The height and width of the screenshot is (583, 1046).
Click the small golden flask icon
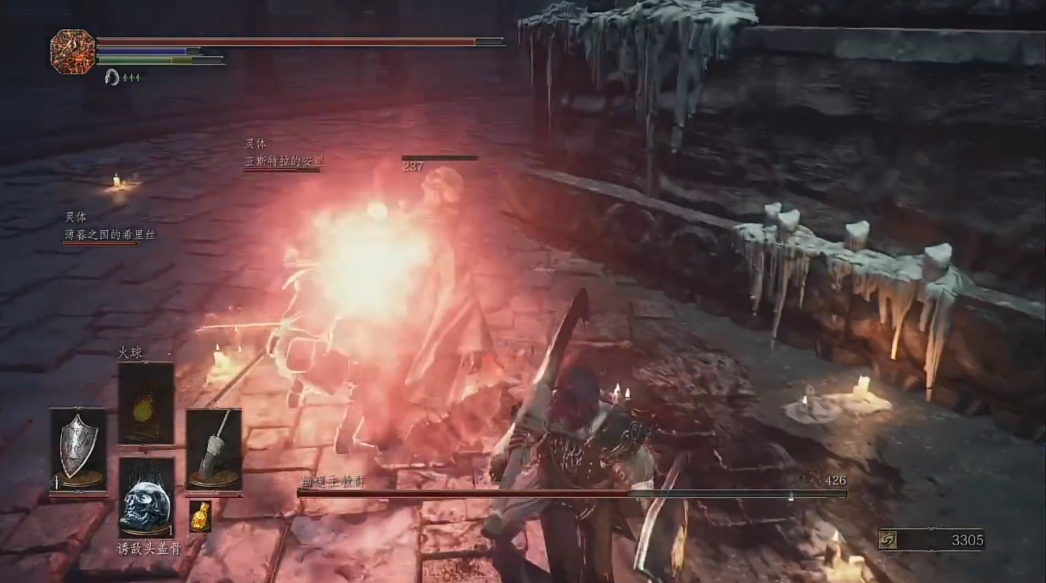(200, 515)
